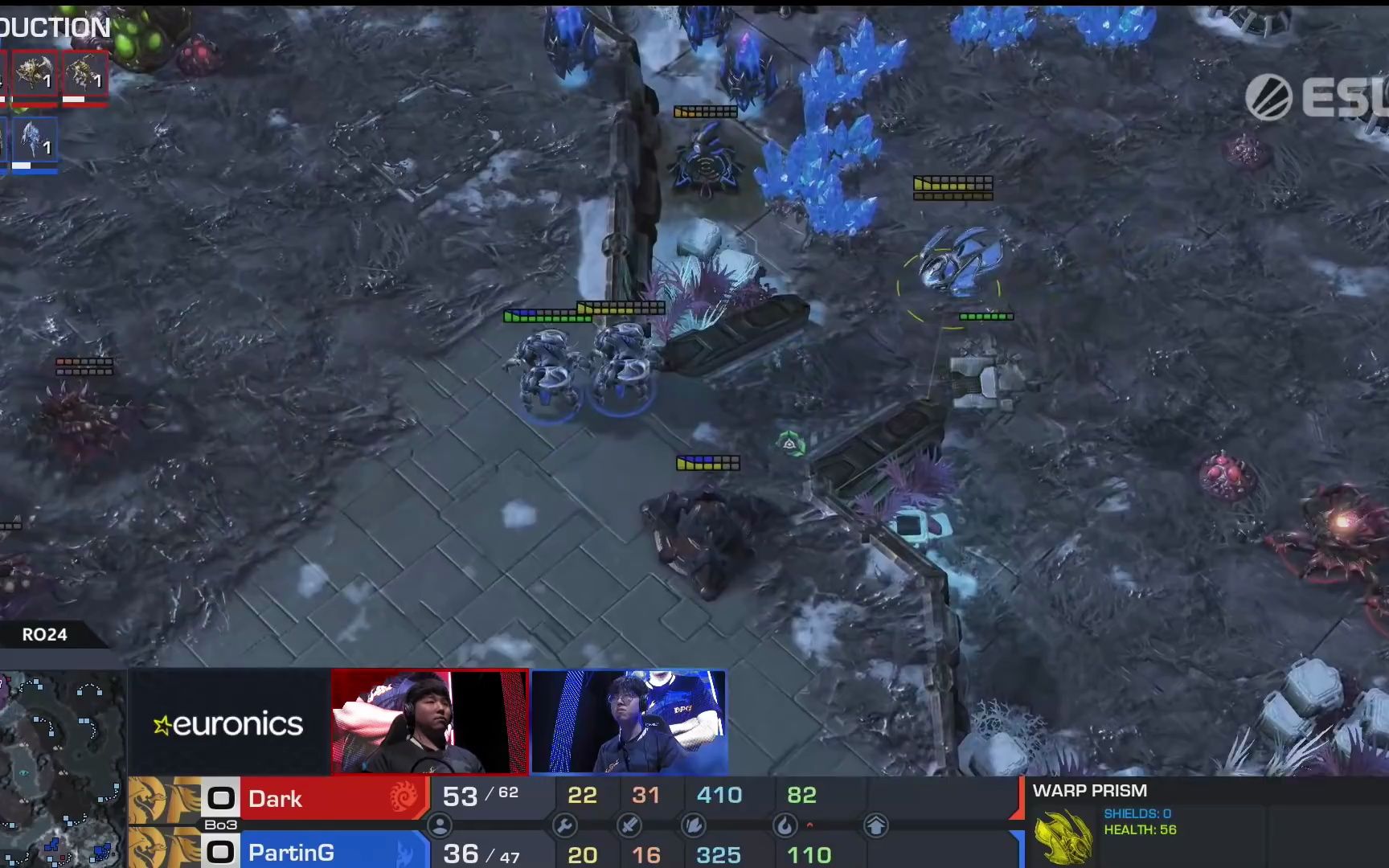Image resolution: width=1389 pixels, height=868 pixels.
Task: Click the upward arrow upgrades icon
Action: click(875, 825)
